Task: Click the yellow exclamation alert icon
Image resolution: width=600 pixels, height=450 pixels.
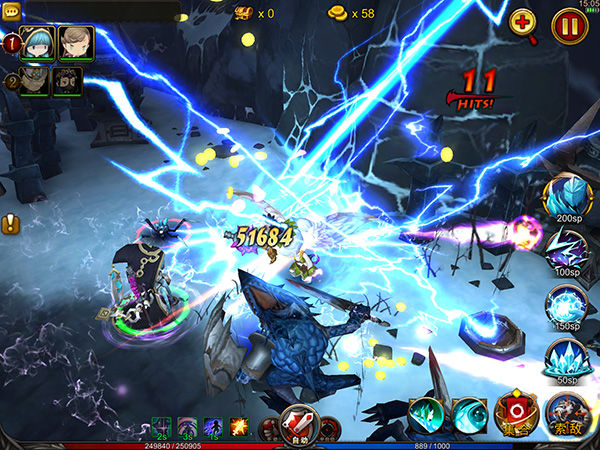Action: coord(11,224)
